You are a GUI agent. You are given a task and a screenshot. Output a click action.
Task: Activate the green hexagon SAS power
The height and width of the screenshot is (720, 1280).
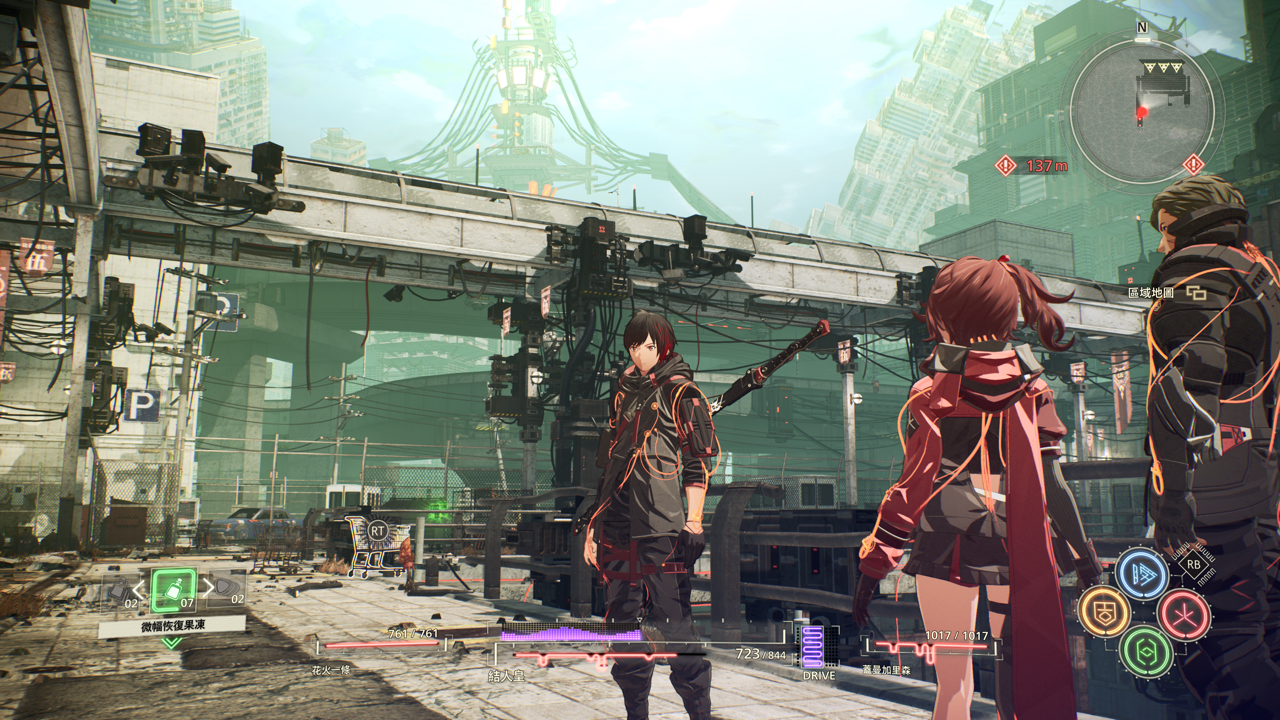(1145, 650)
